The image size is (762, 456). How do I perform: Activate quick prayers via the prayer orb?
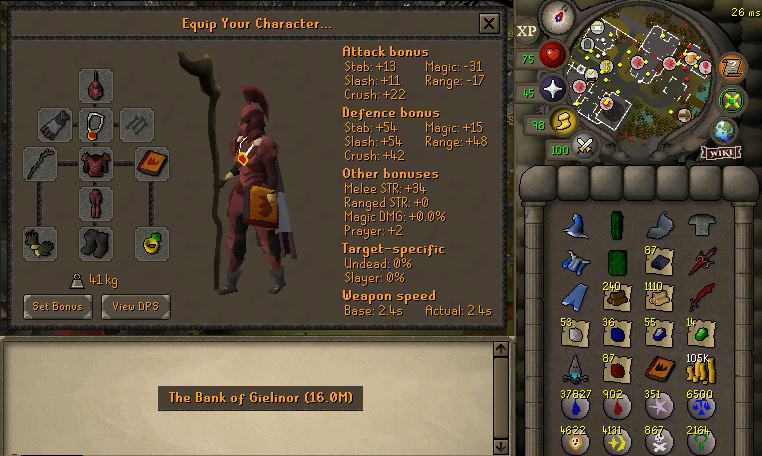[x=551, y=89]
